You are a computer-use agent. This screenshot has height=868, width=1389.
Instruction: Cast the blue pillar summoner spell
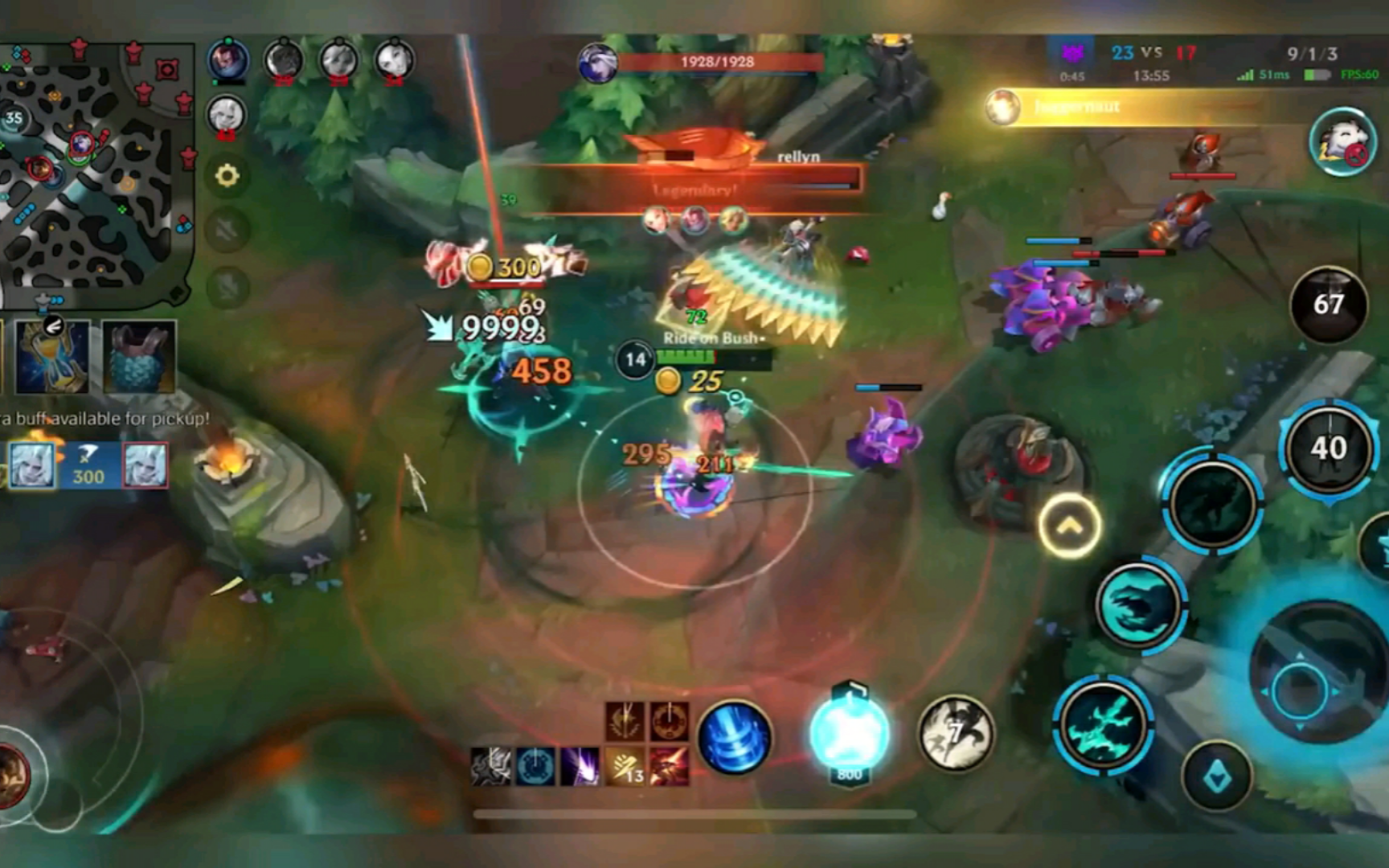coord(734,736)
